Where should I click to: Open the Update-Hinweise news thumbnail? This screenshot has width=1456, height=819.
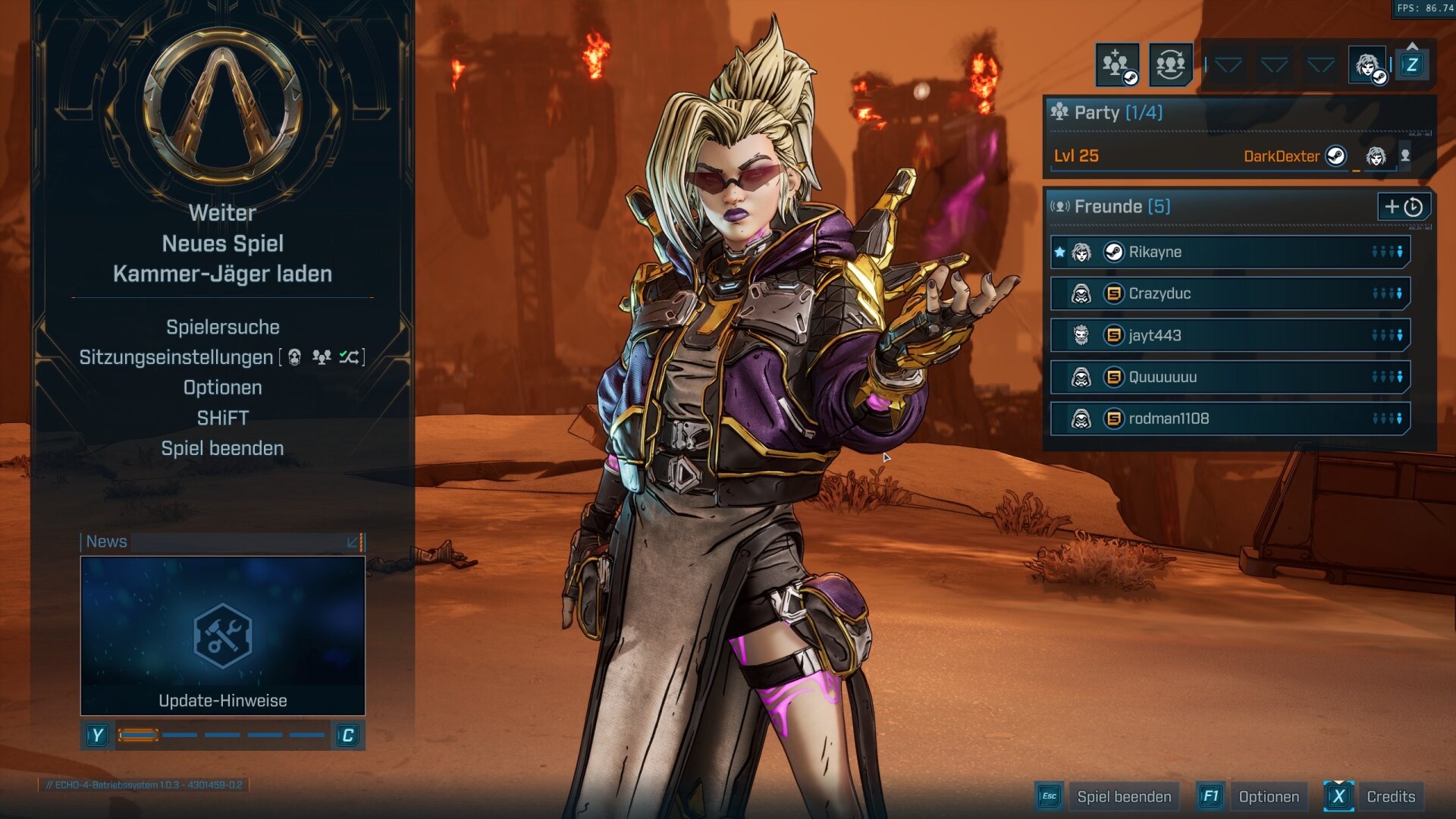click(222, 635)
